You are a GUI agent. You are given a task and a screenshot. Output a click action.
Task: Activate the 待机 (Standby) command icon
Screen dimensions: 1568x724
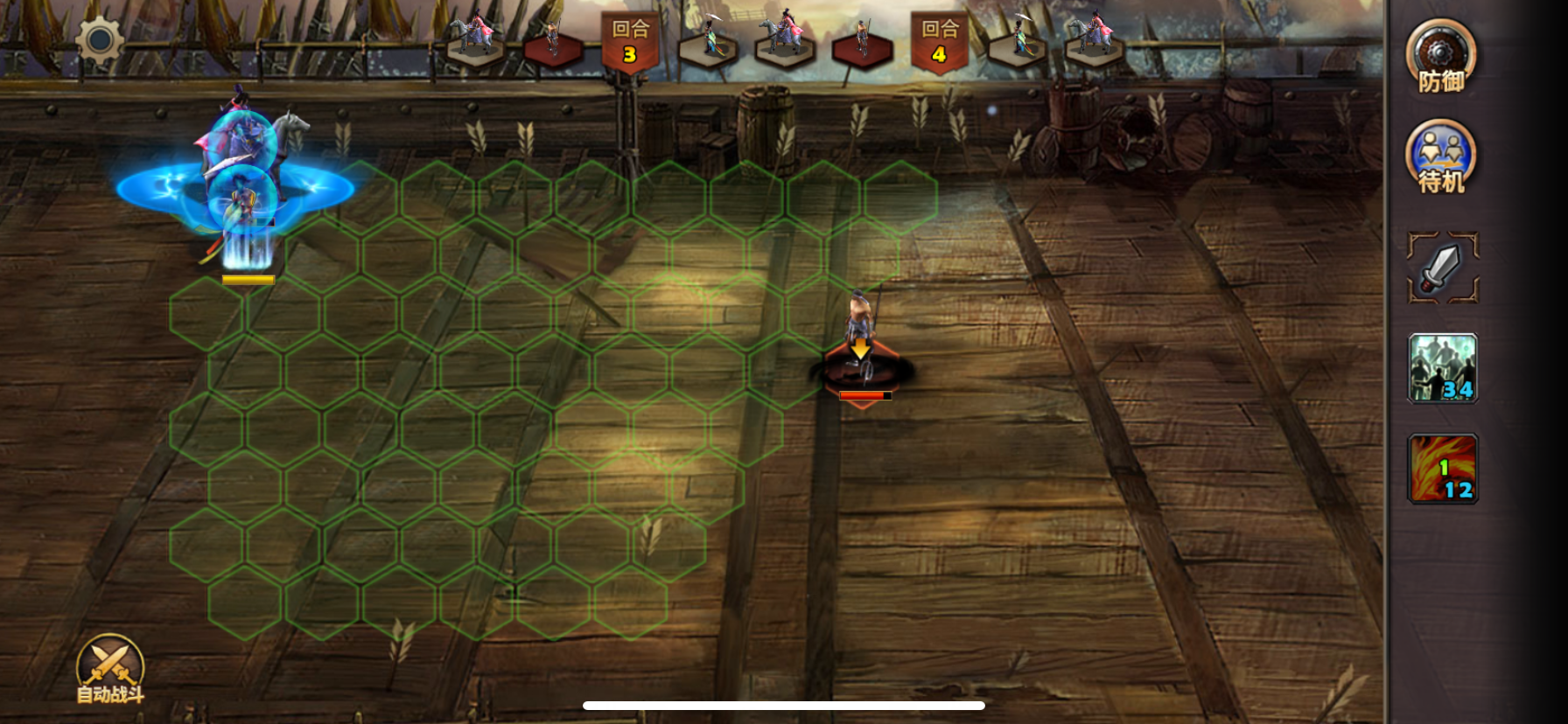click(1441, 156)
